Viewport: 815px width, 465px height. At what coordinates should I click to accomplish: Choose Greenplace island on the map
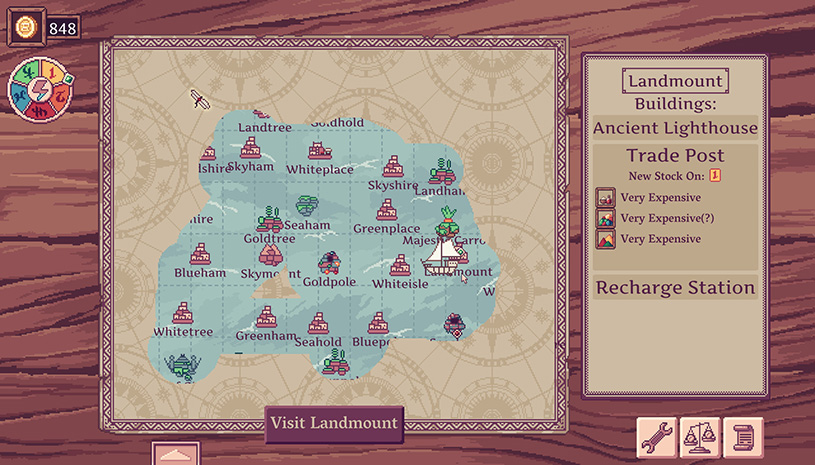coord(387,210)
